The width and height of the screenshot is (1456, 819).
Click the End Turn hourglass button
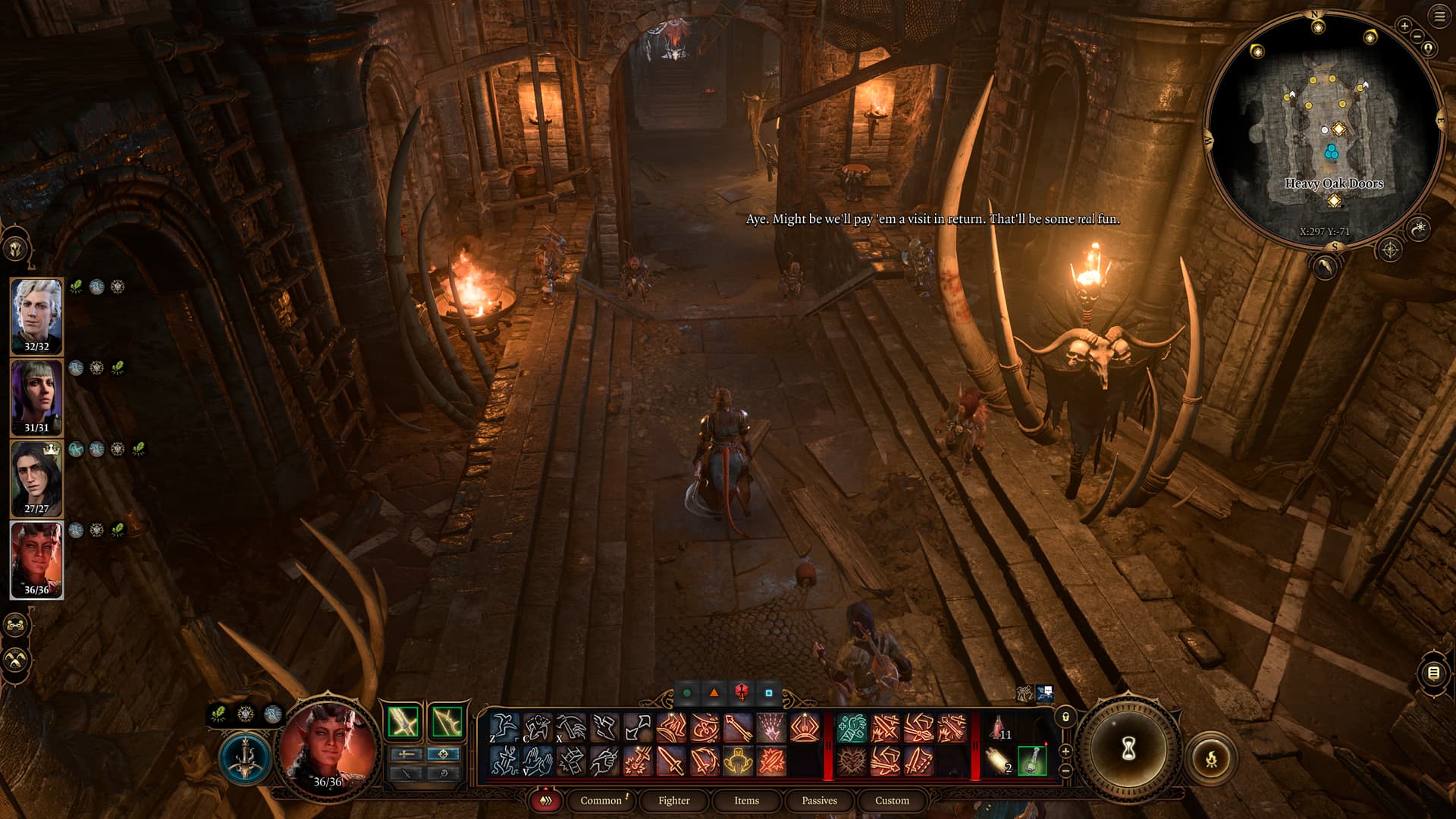click(x=1128, y=749)
